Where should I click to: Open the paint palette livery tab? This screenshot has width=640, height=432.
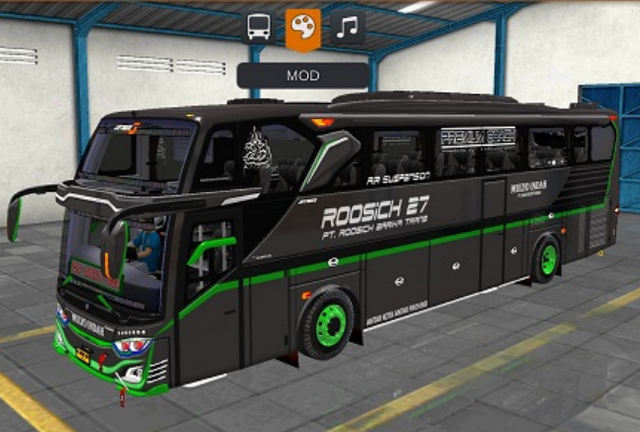(303, 29)
